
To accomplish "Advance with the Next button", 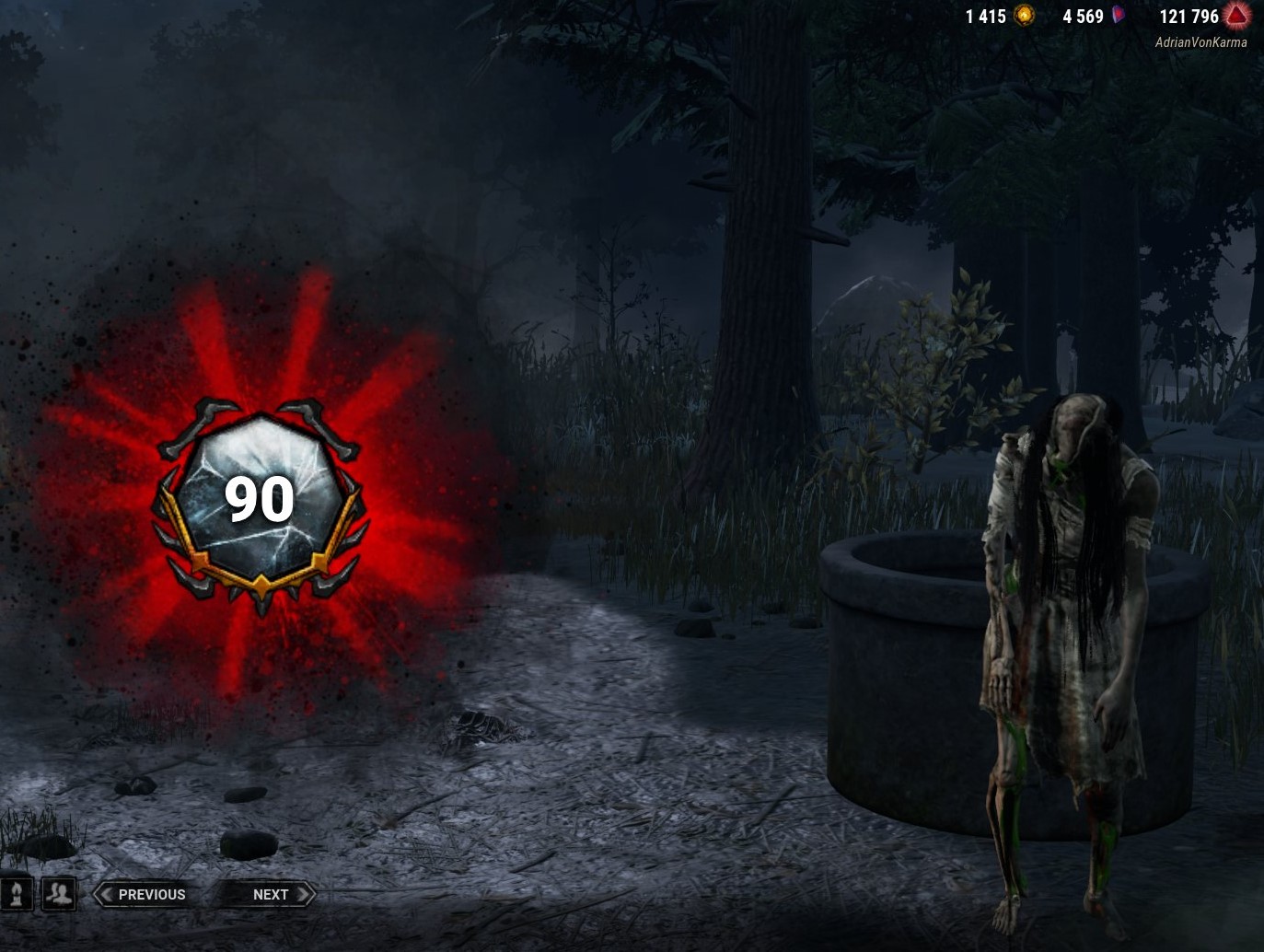I will coord(271,894).
